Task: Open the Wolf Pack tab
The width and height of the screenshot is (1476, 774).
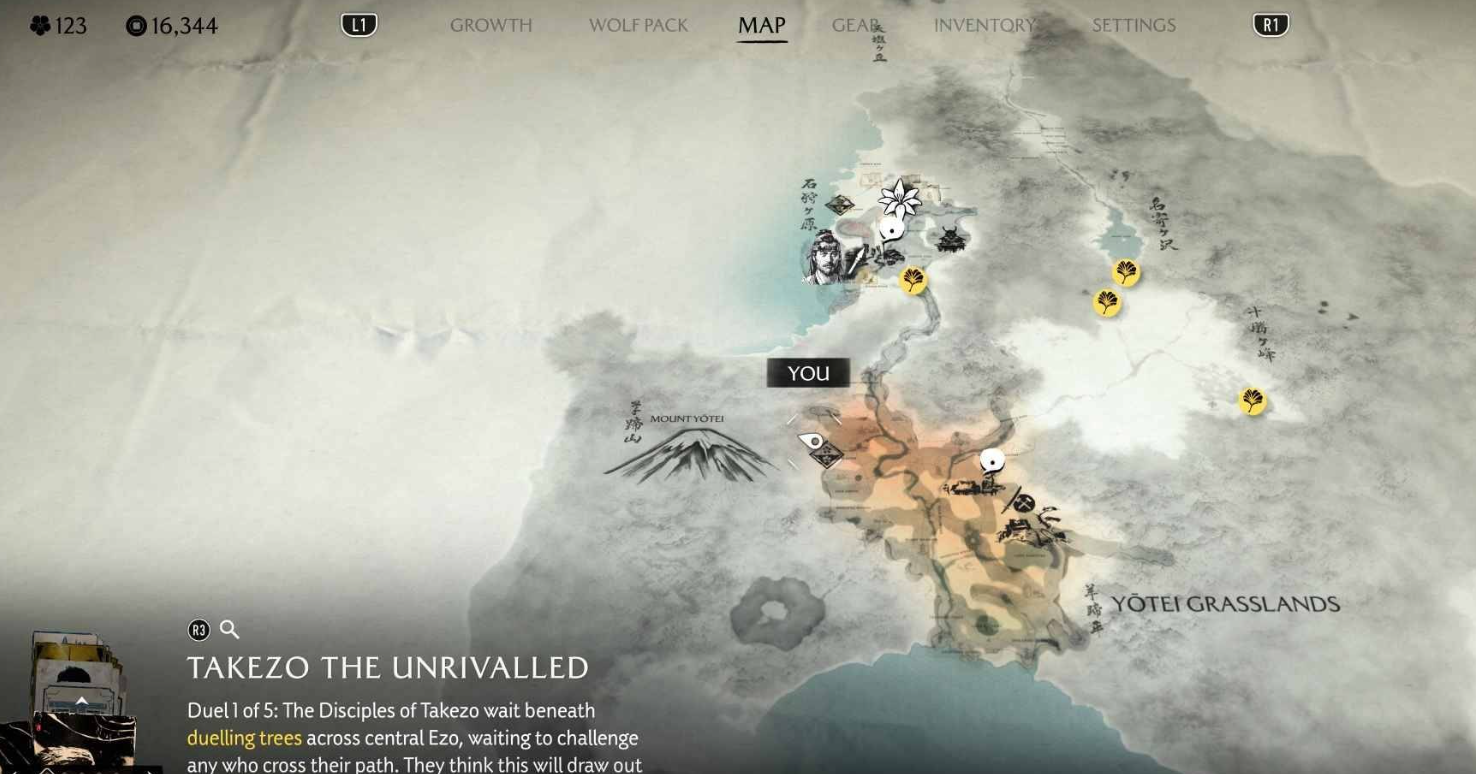Action: [638, 25]
